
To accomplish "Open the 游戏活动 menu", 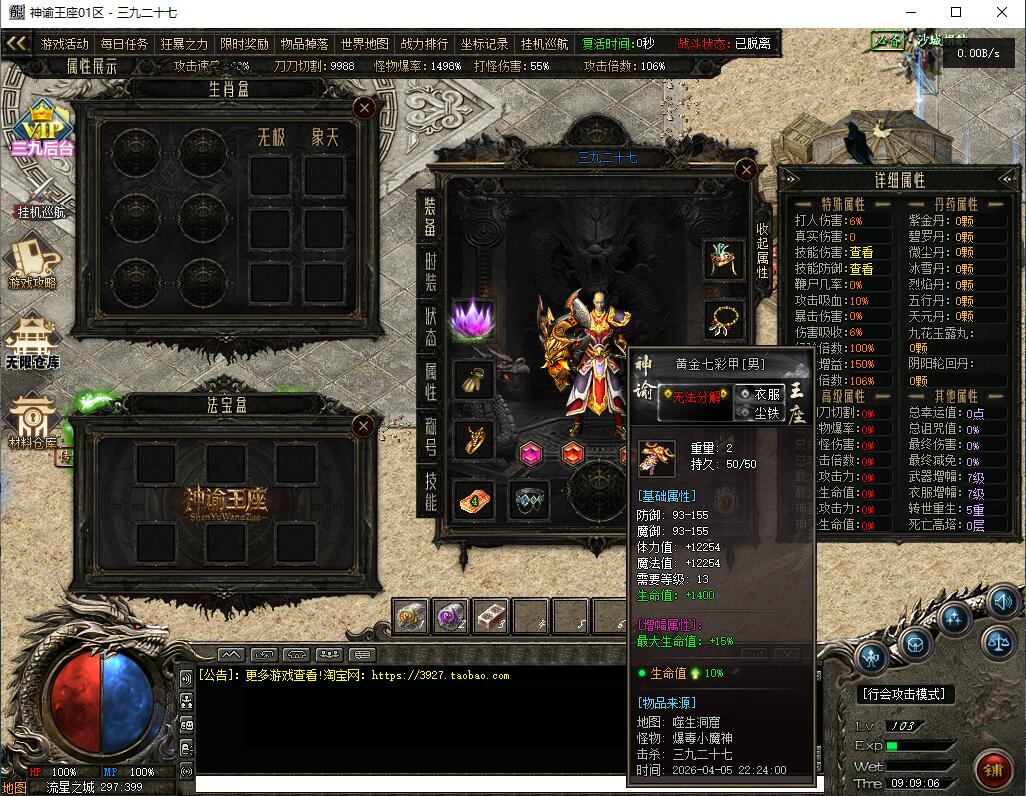I will [x=65, y=44].
